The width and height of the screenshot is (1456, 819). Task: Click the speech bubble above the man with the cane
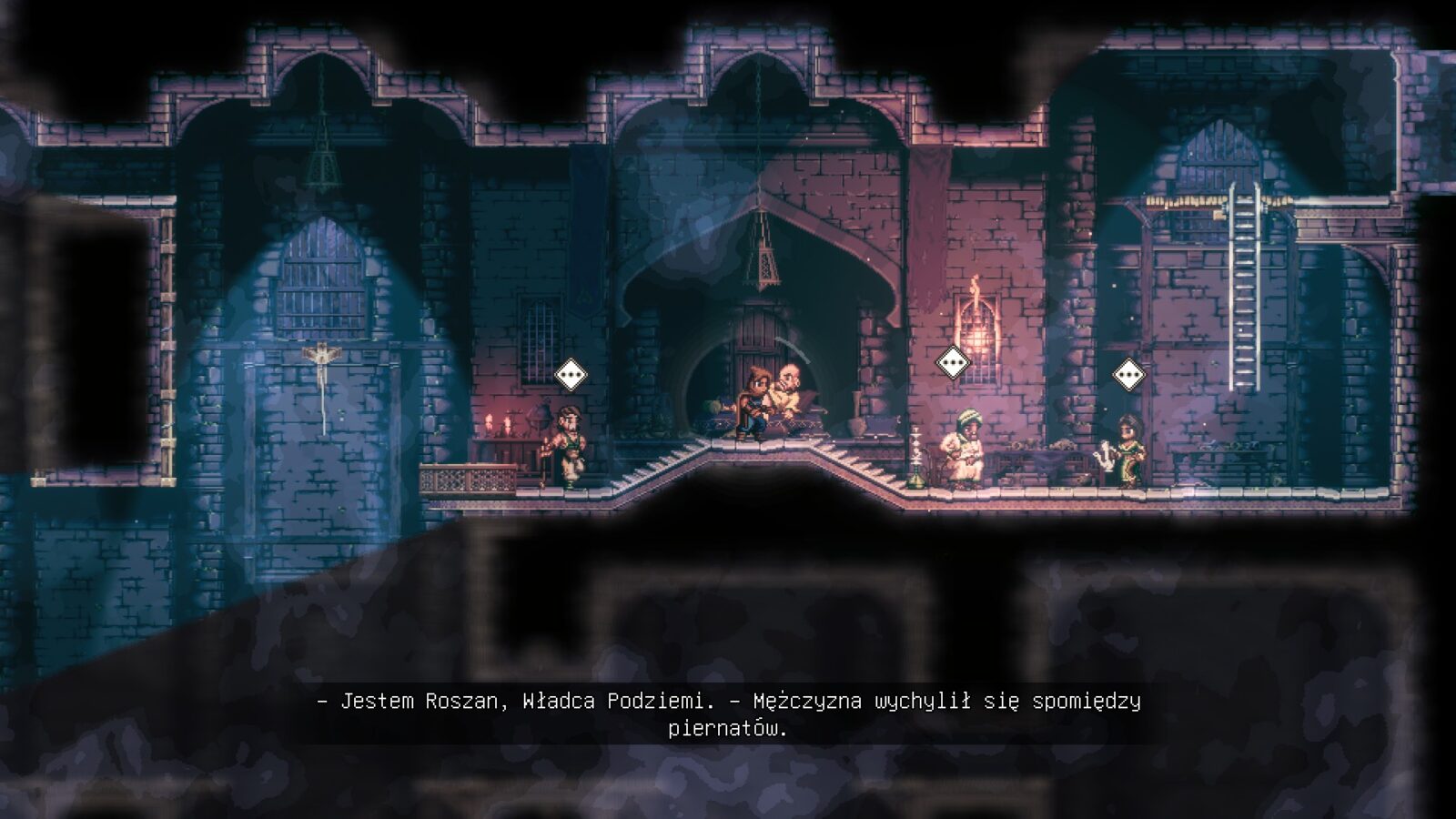click(x=571, y=374)
